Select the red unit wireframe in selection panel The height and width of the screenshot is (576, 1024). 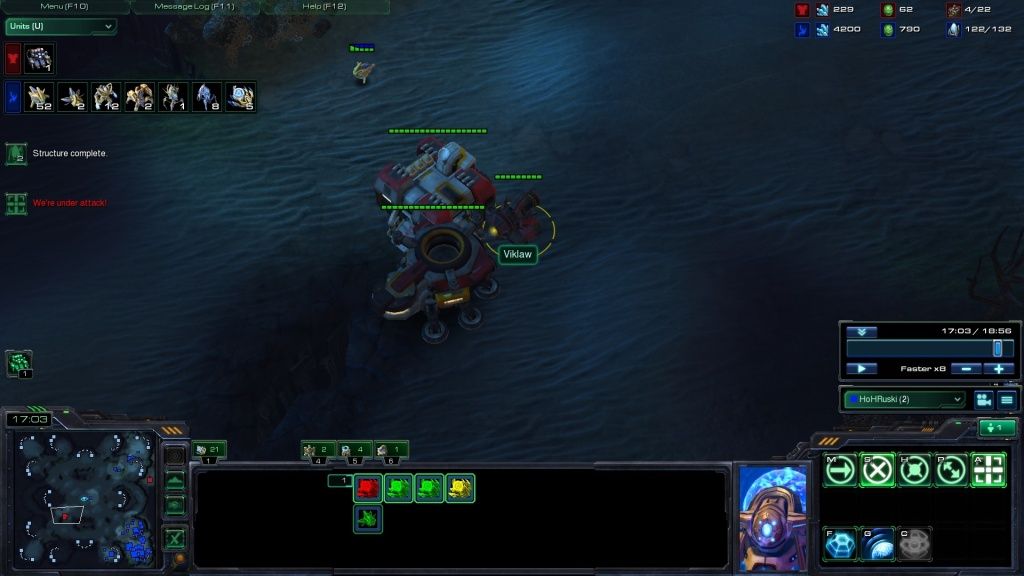(368, 488)
